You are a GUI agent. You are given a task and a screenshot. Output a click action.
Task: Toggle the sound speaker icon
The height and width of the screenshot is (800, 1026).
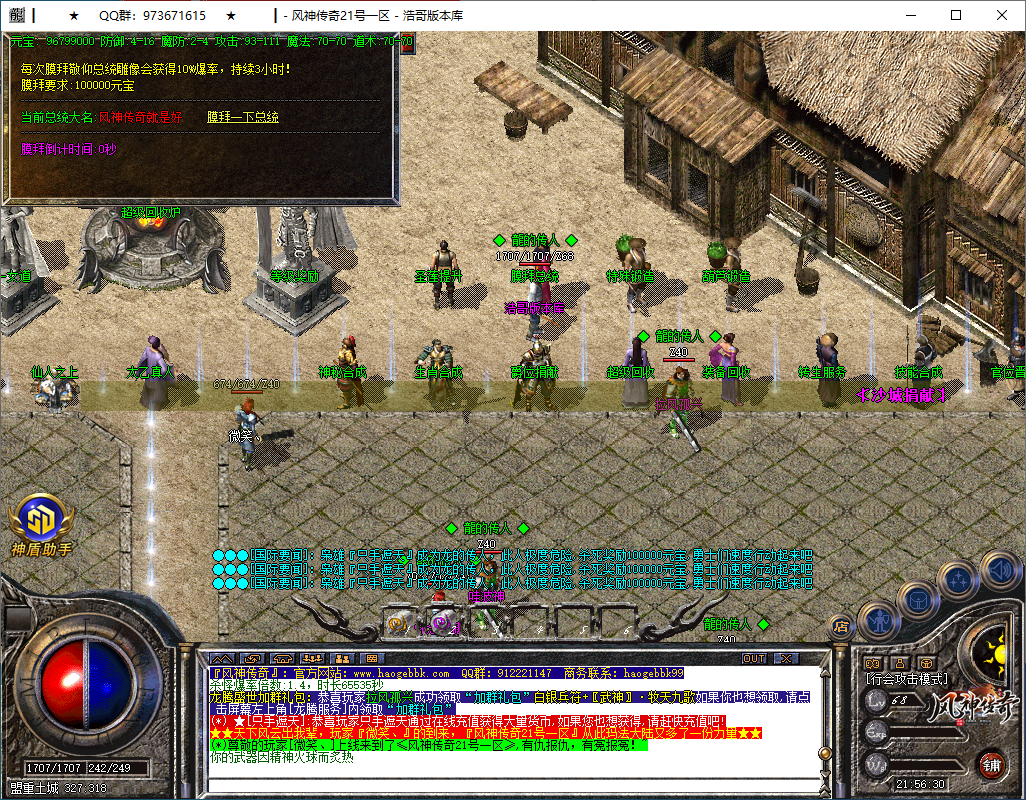click(x=998, y=571)
